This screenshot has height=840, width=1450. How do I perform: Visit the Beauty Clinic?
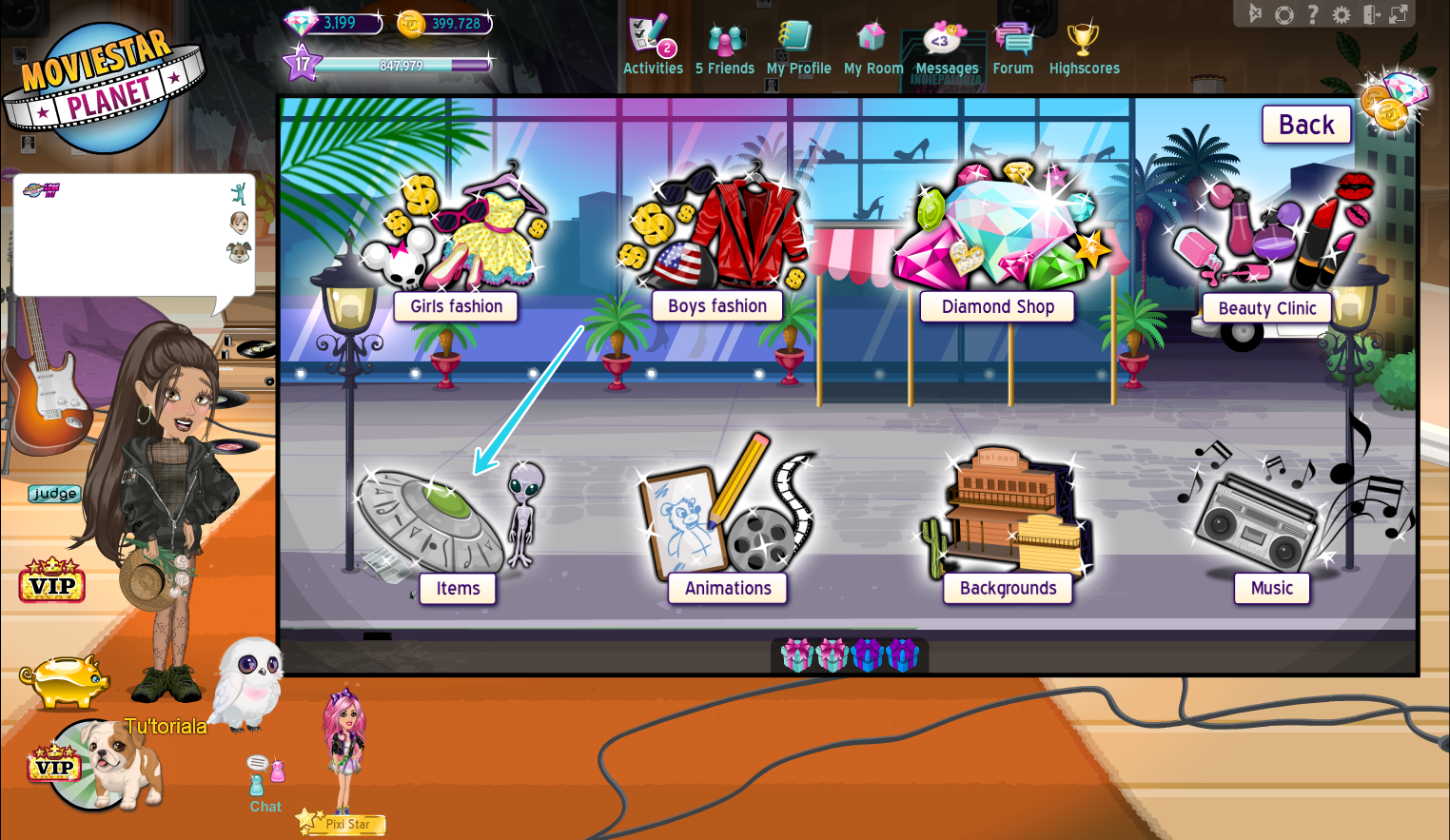point(1265,308)
